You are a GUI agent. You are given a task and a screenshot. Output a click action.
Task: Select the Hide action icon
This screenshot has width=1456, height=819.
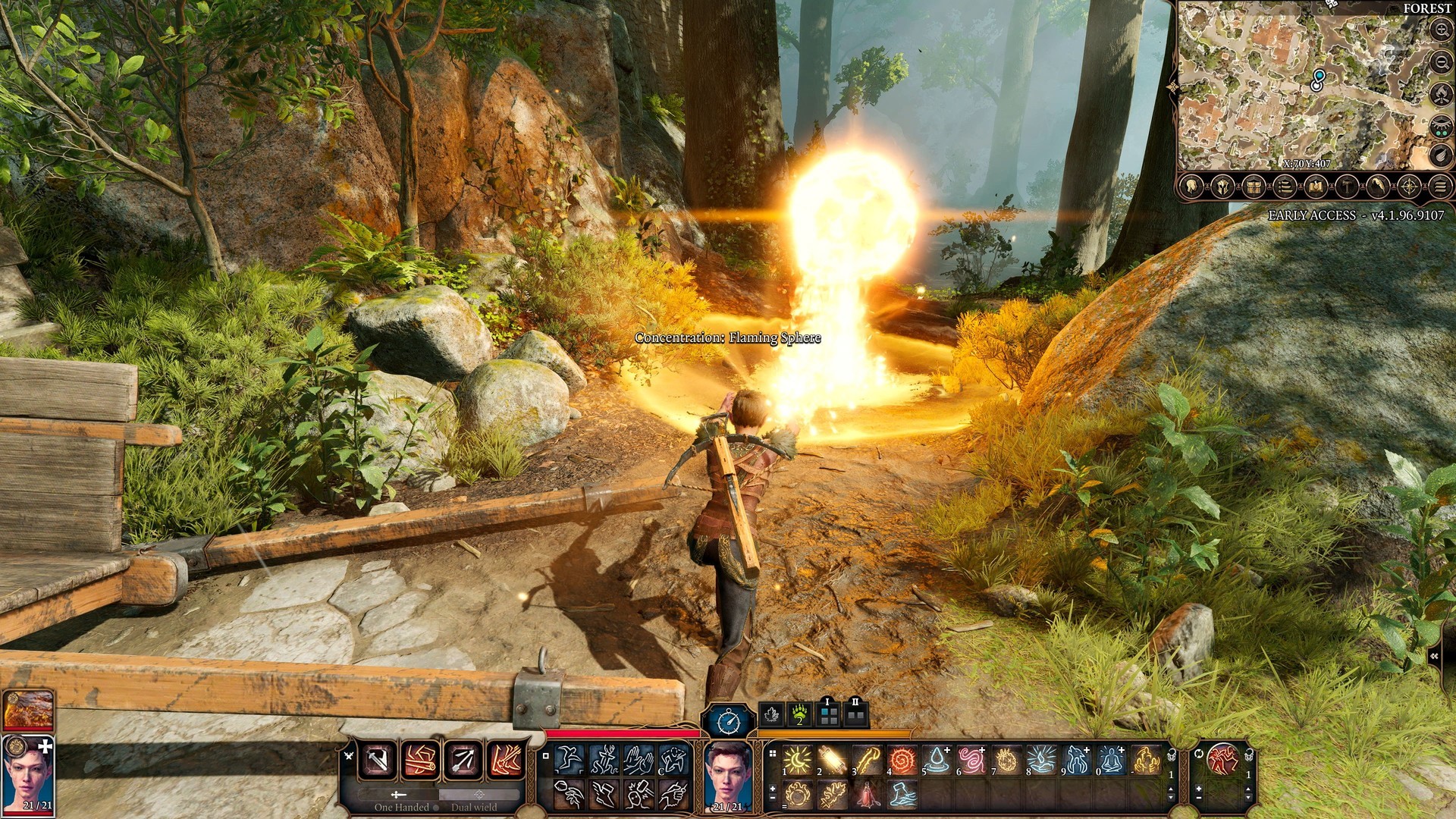[673, 761]
